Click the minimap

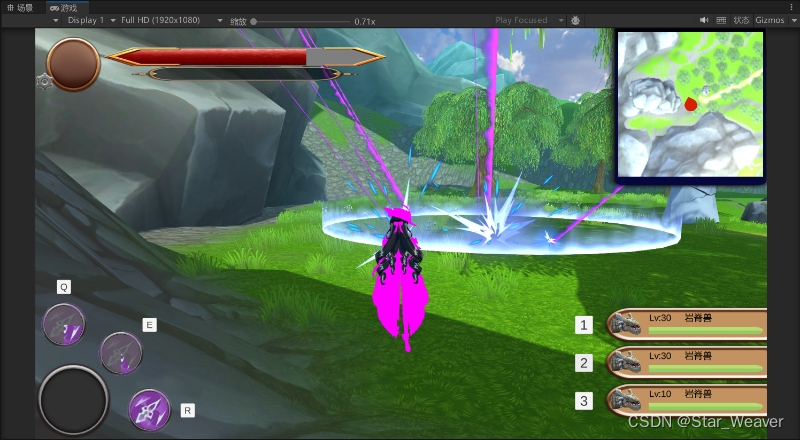pos(689,104)
